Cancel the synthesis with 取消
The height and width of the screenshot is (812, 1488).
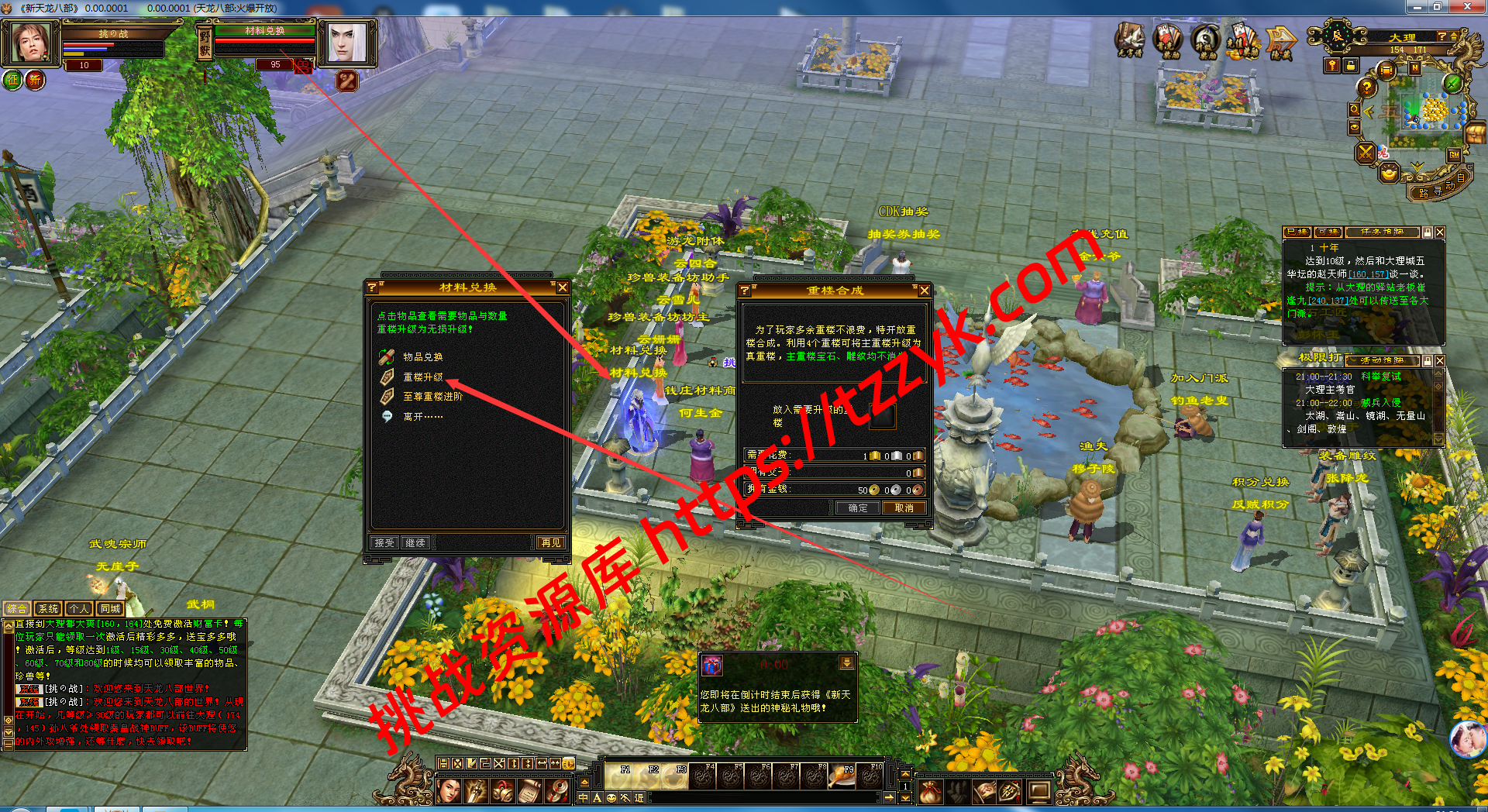(x=904, y=508)
